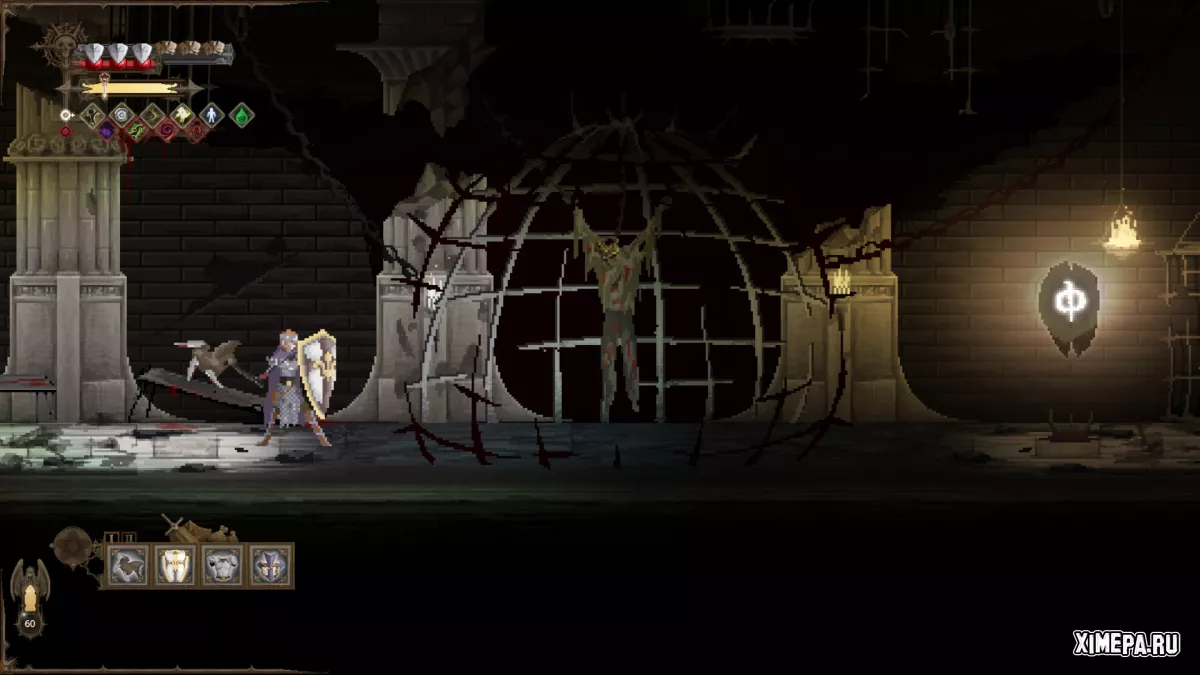
Task: Select the purple cross helmet slot
Action: [270, 566]
